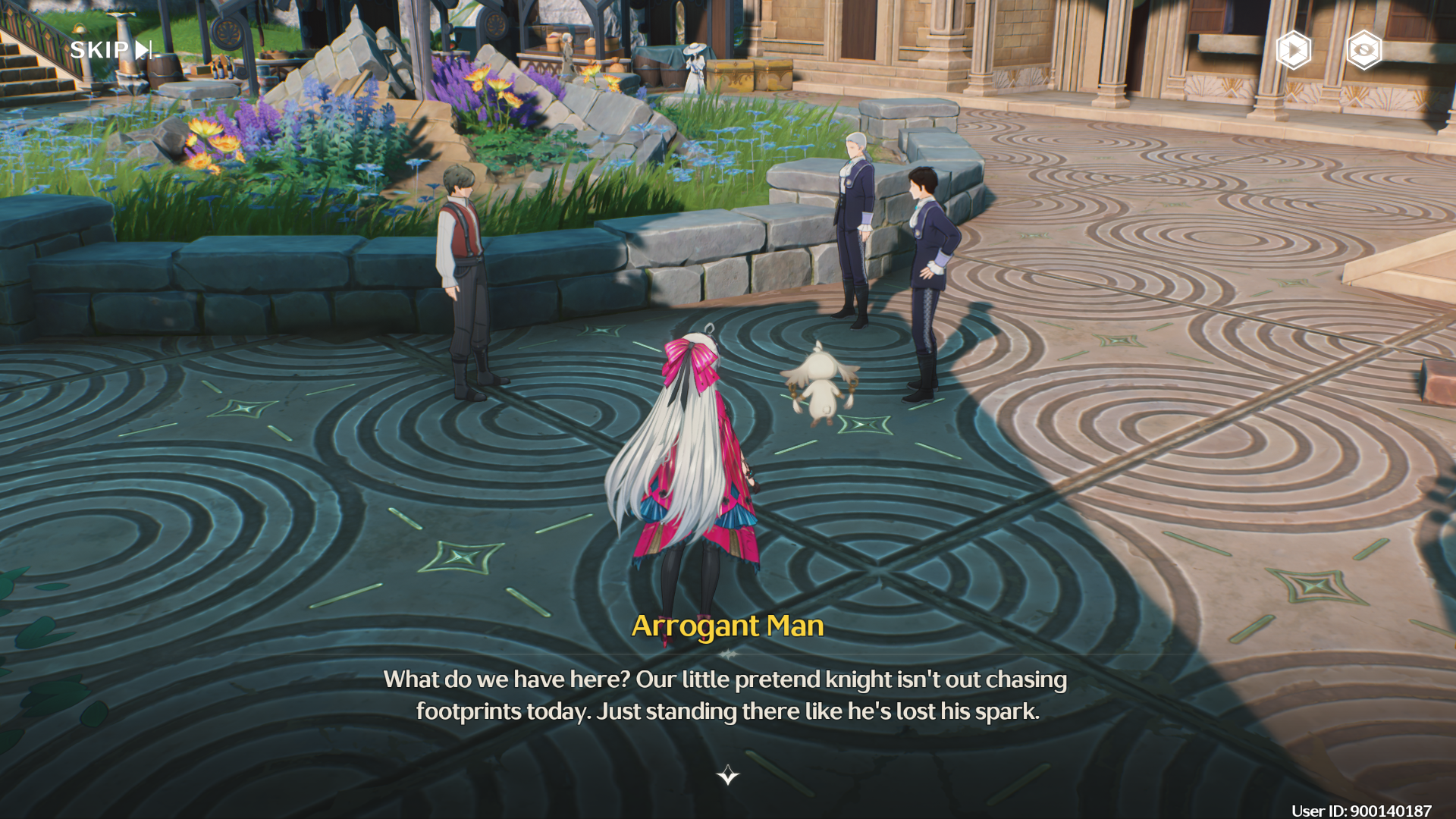Hide the dialogue interface with eye icon
1456x819 pixels.
click(x=1363, y=51)
